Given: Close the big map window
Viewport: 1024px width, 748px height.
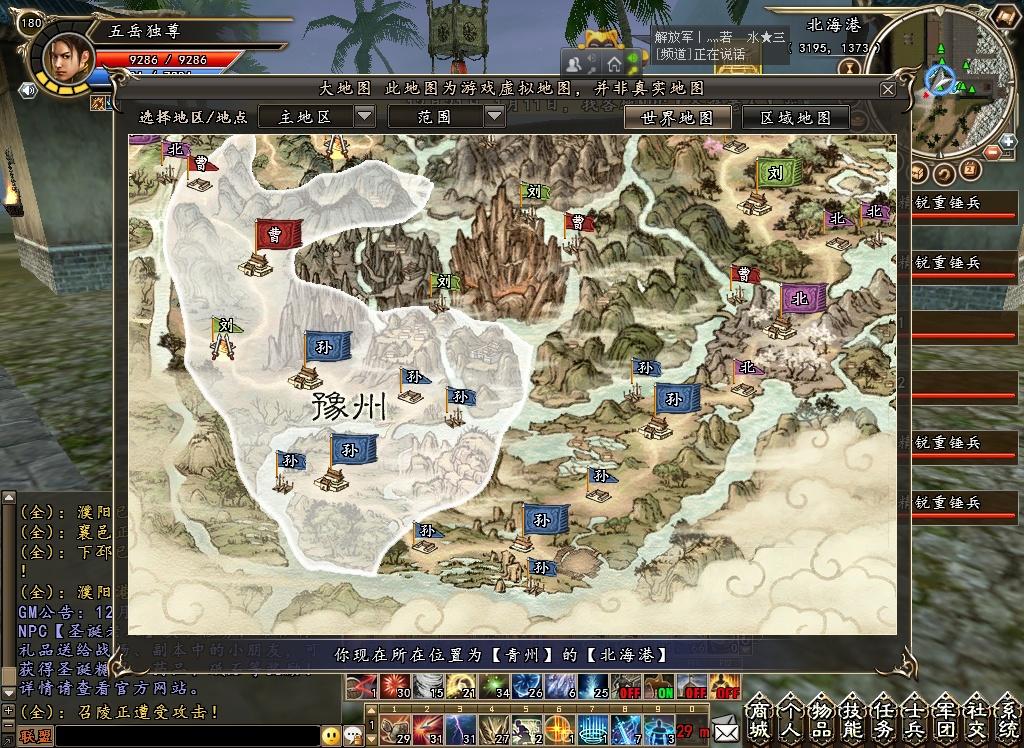Looking at the screenshot, I should click(x=887, y=89).
